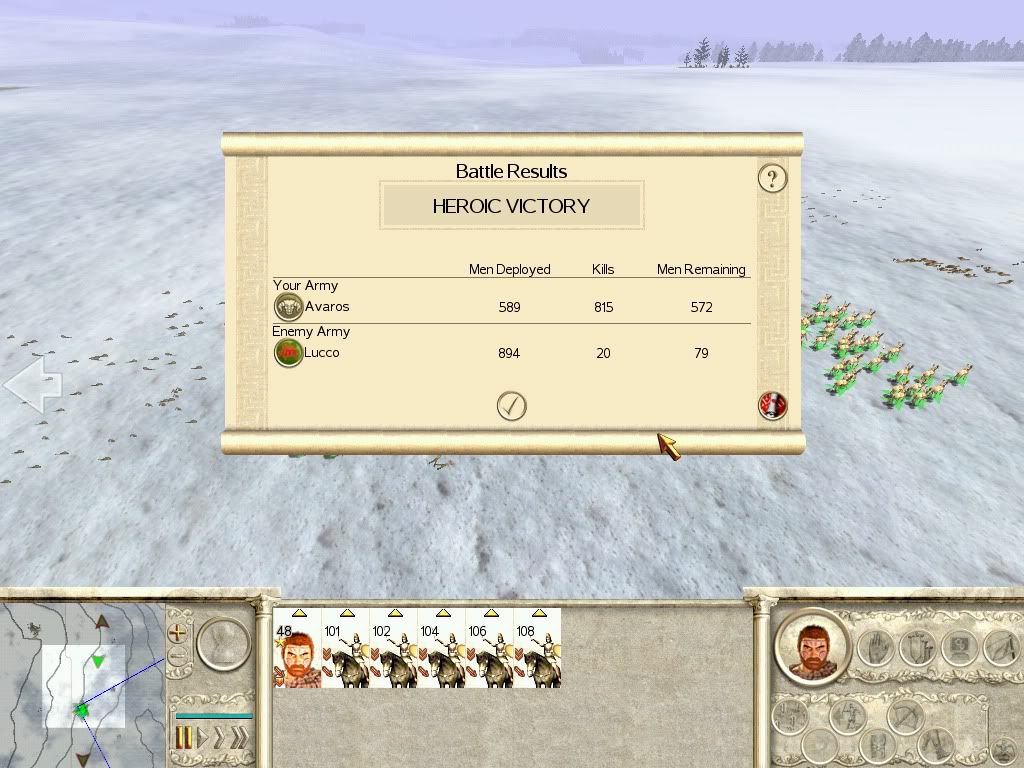The image size is (1024, 768).
Task: Zoom out the minimap with minus button
Action: tap(178, 657)
